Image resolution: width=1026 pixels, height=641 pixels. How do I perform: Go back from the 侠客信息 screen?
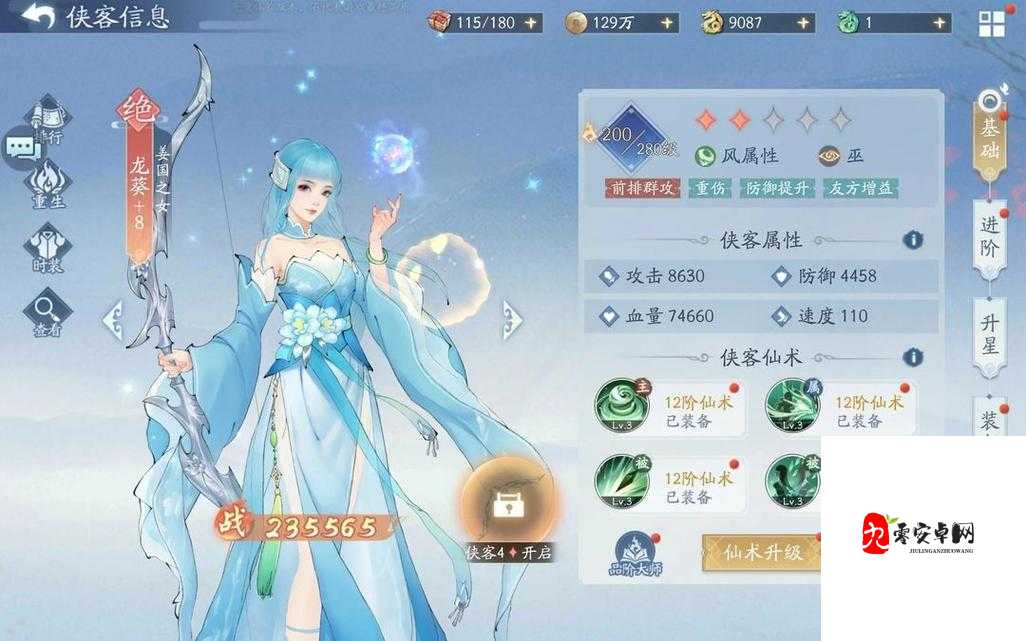(x=38, y=16)
